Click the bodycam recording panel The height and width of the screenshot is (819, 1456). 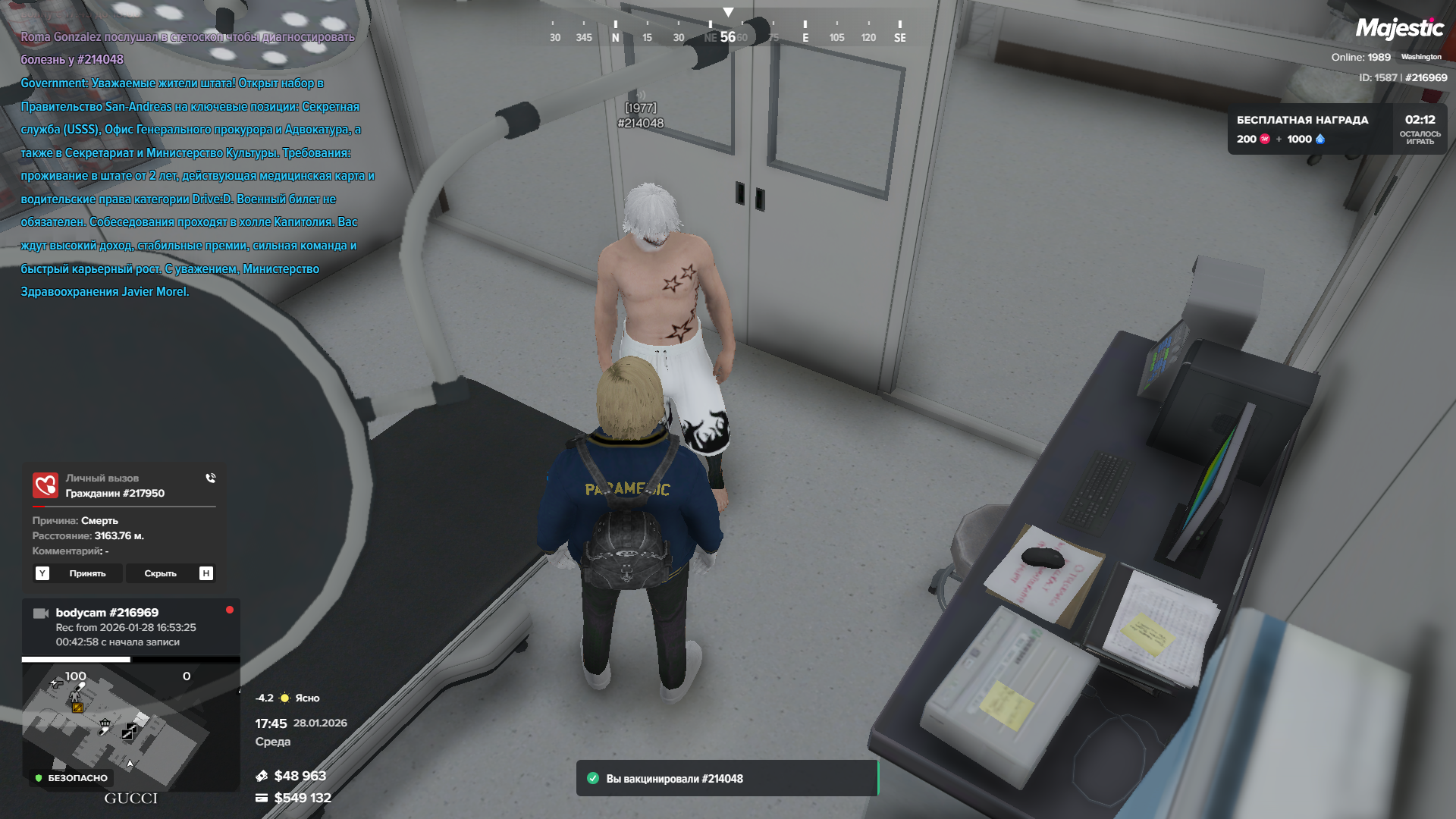[130, 626]
